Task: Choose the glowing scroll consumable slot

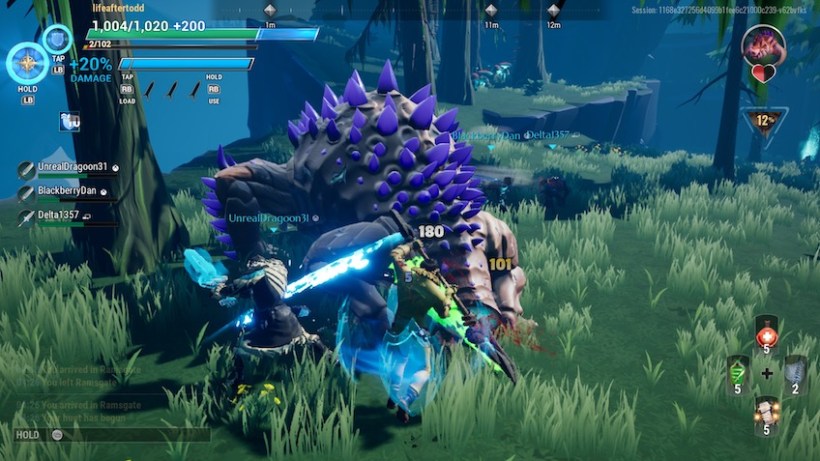Action: [767, 413]
